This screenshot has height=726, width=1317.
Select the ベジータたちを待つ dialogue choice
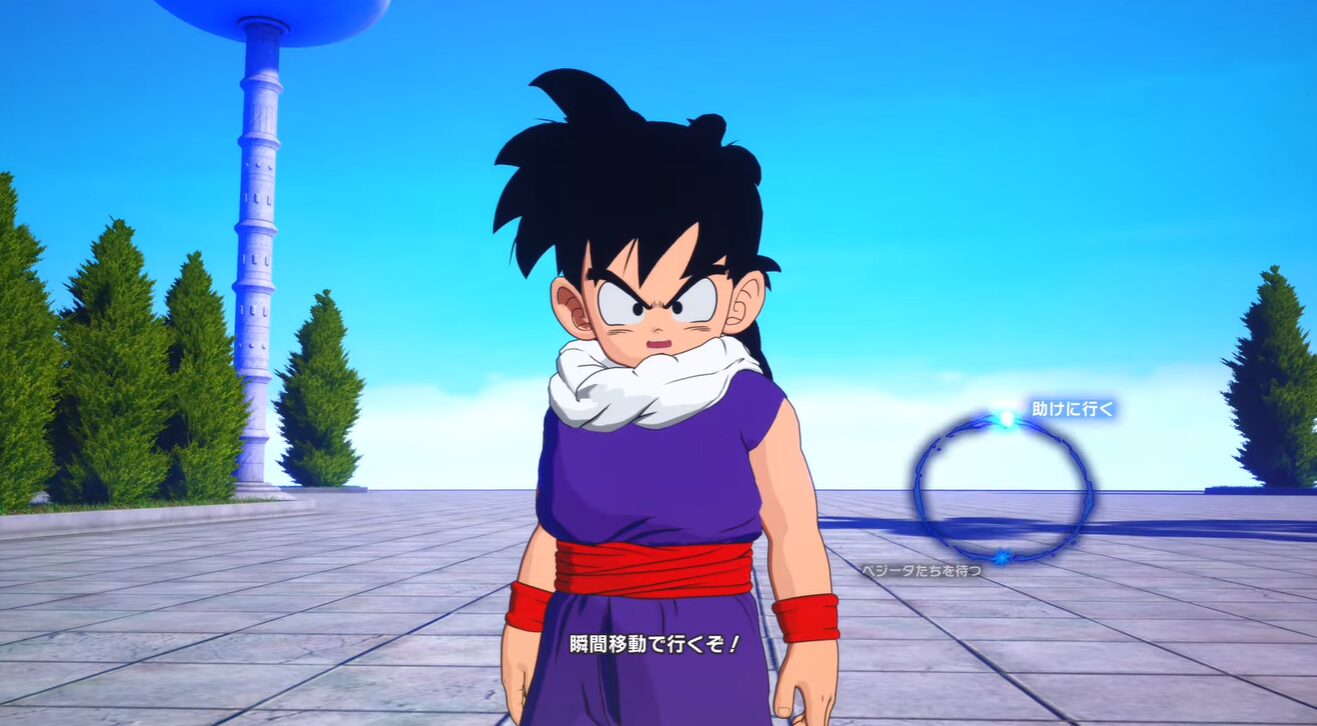click(921, 570)
